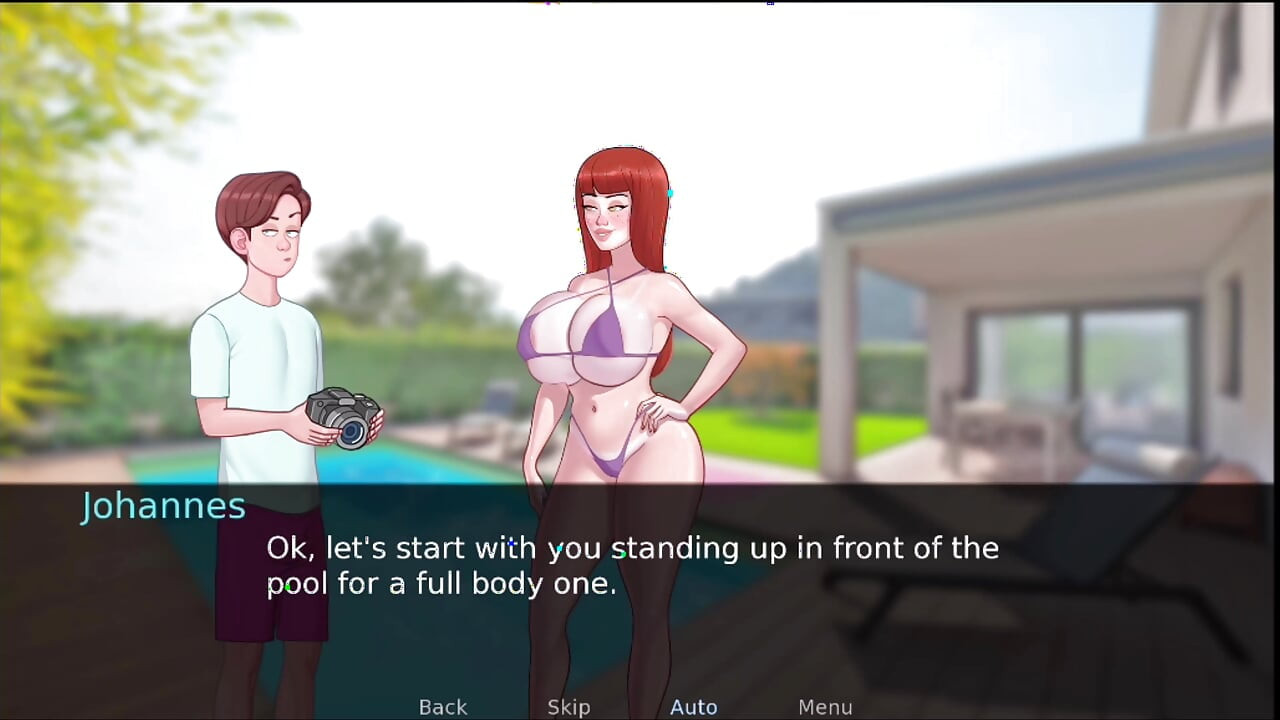Click the Menu label to open game options

point(826,707)
